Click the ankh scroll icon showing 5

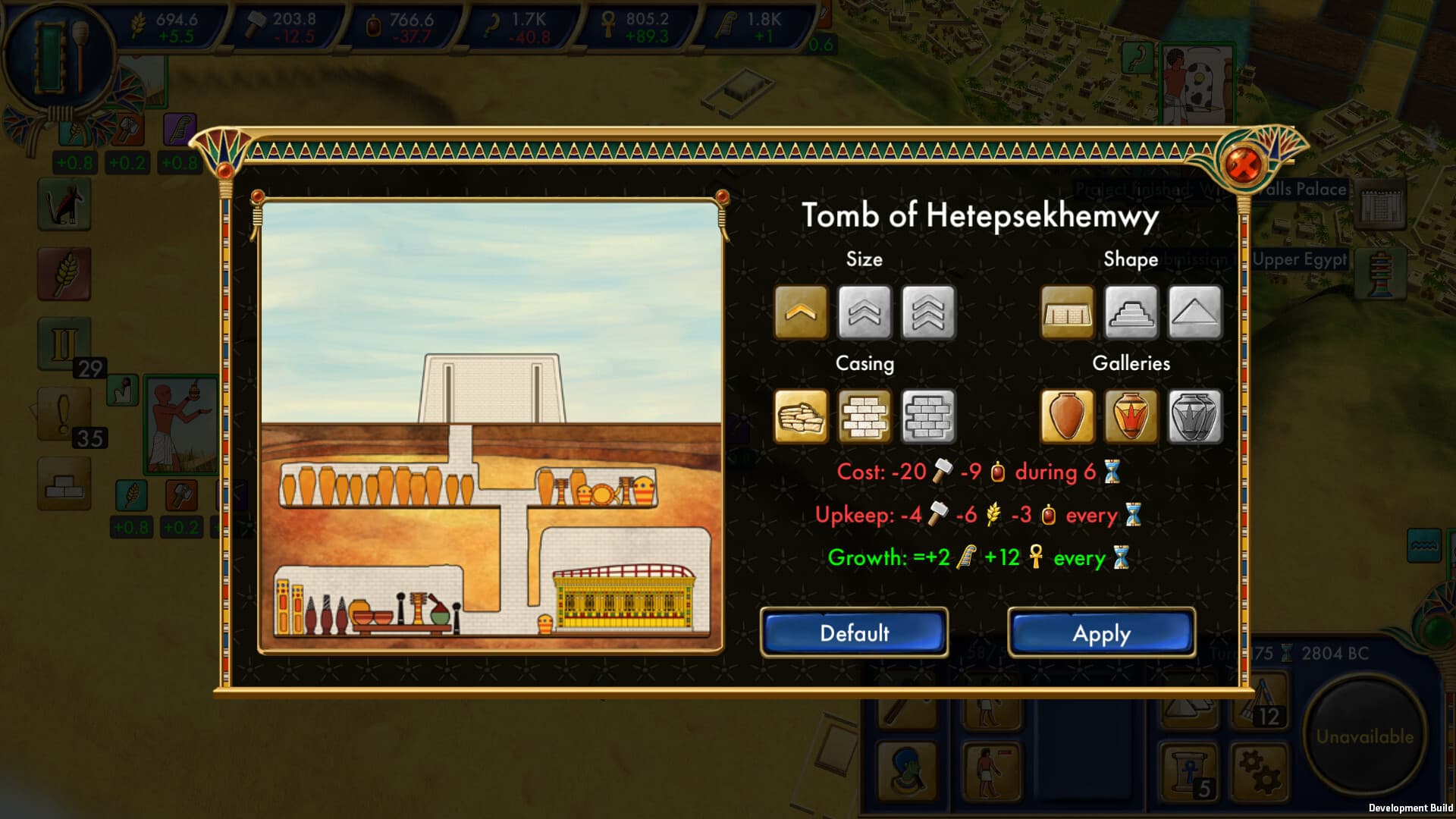click(x=1187, y=773)
